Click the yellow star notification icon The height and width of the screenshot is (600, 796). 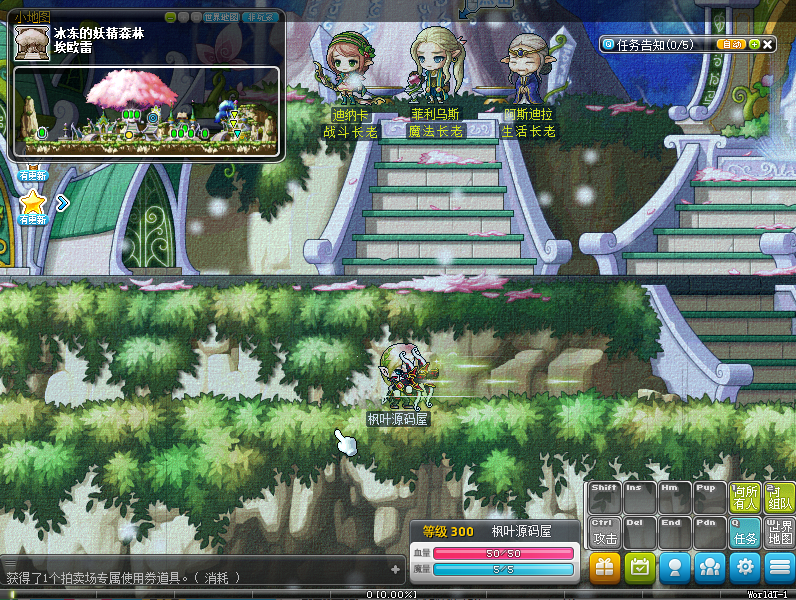[33, 202]
